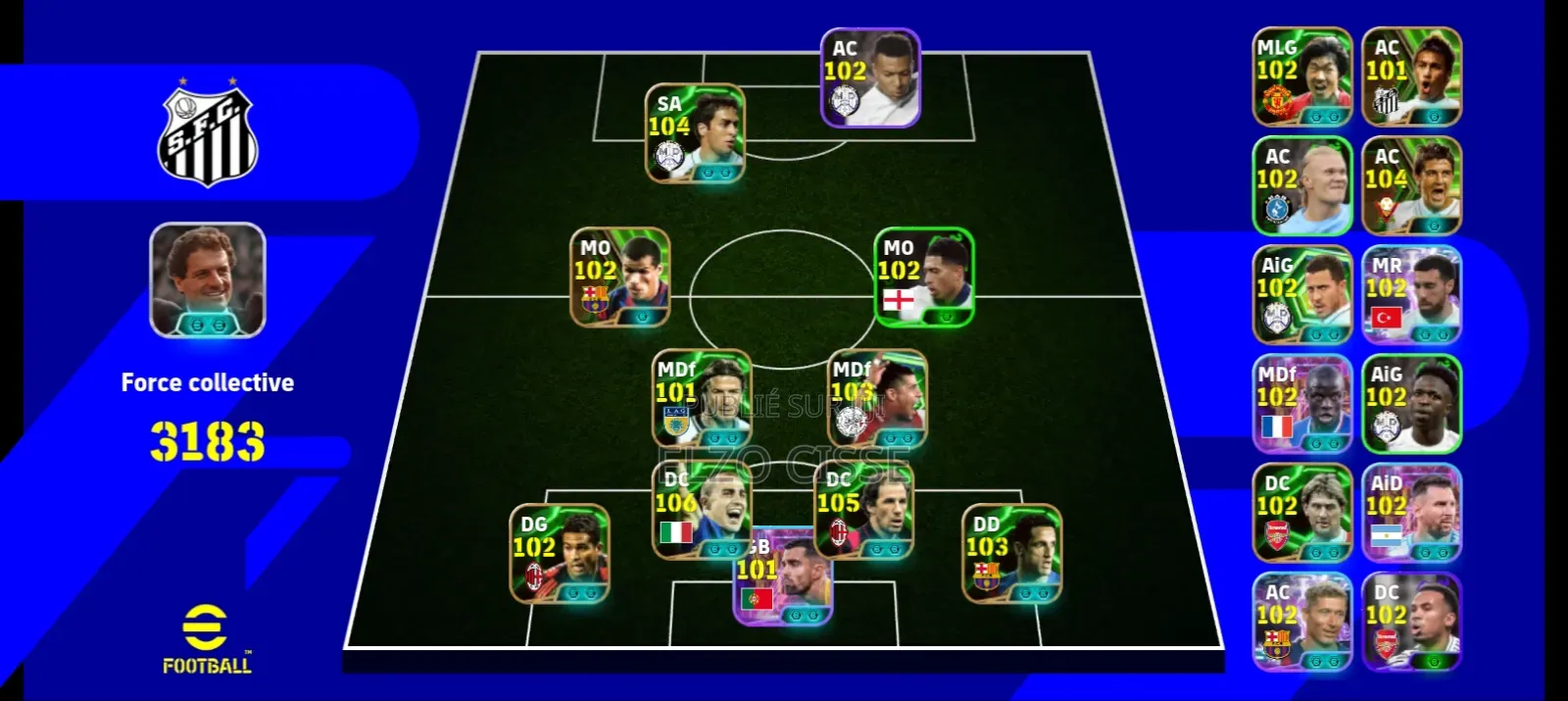Select the SA 104 player card
The width and height of the screenshot is (1568, 701).
click(695, 133)
